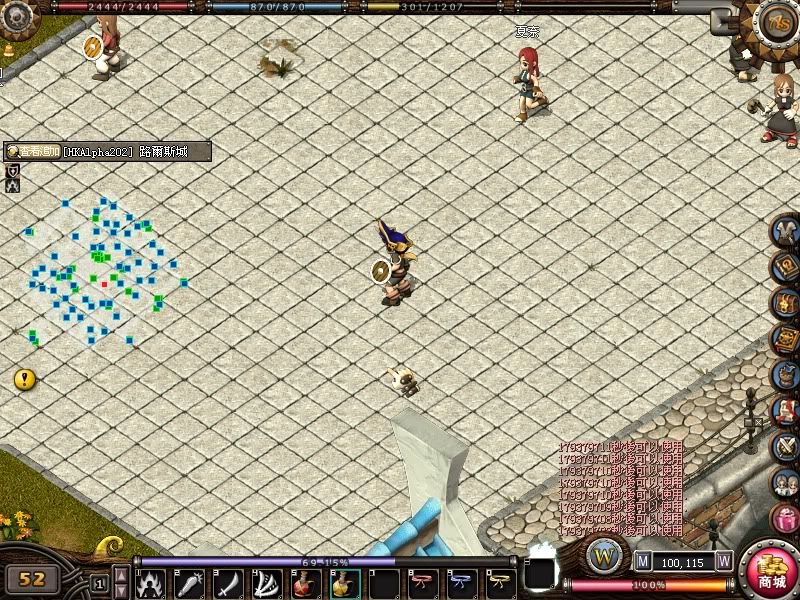Screen dimensions: 800x600
Task: Click the top-right gear compass button
Action: click(x=776, y=22)
